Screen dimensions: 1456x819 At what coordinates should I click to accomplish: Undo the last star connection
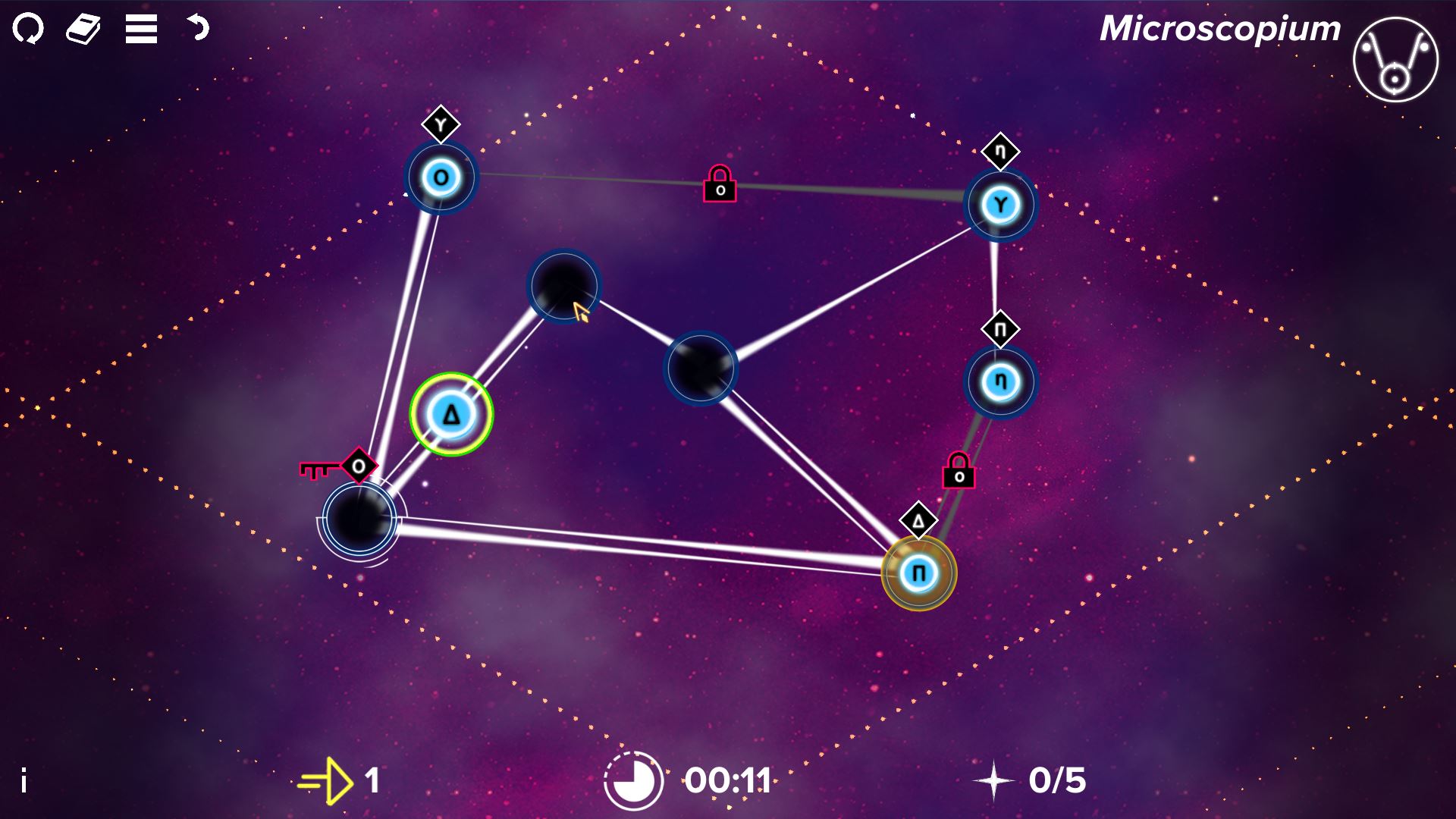click(x=199, y=29)
